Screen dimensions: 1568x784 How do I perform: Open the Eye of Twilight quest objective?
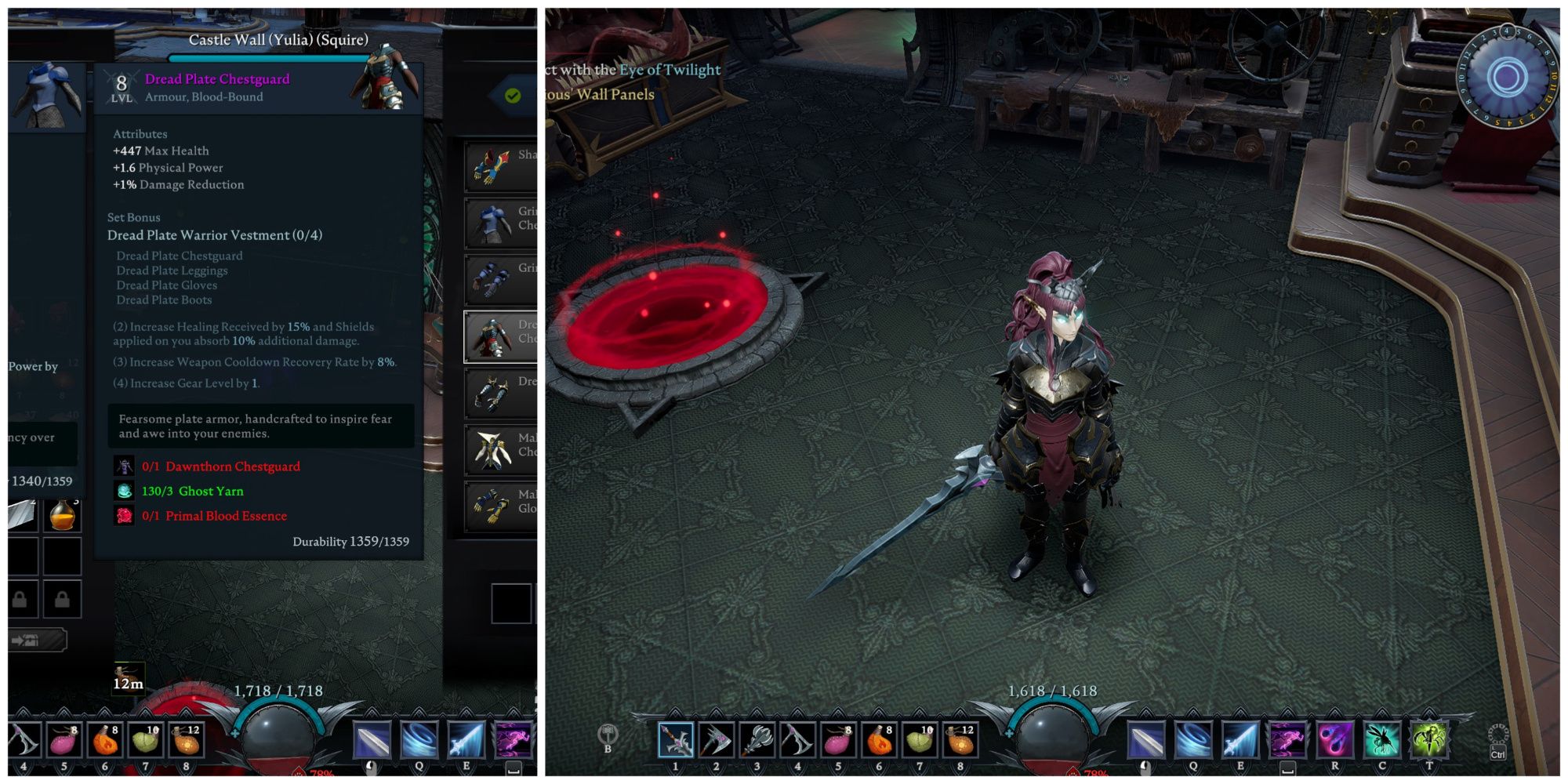click(x=670, y=70)
